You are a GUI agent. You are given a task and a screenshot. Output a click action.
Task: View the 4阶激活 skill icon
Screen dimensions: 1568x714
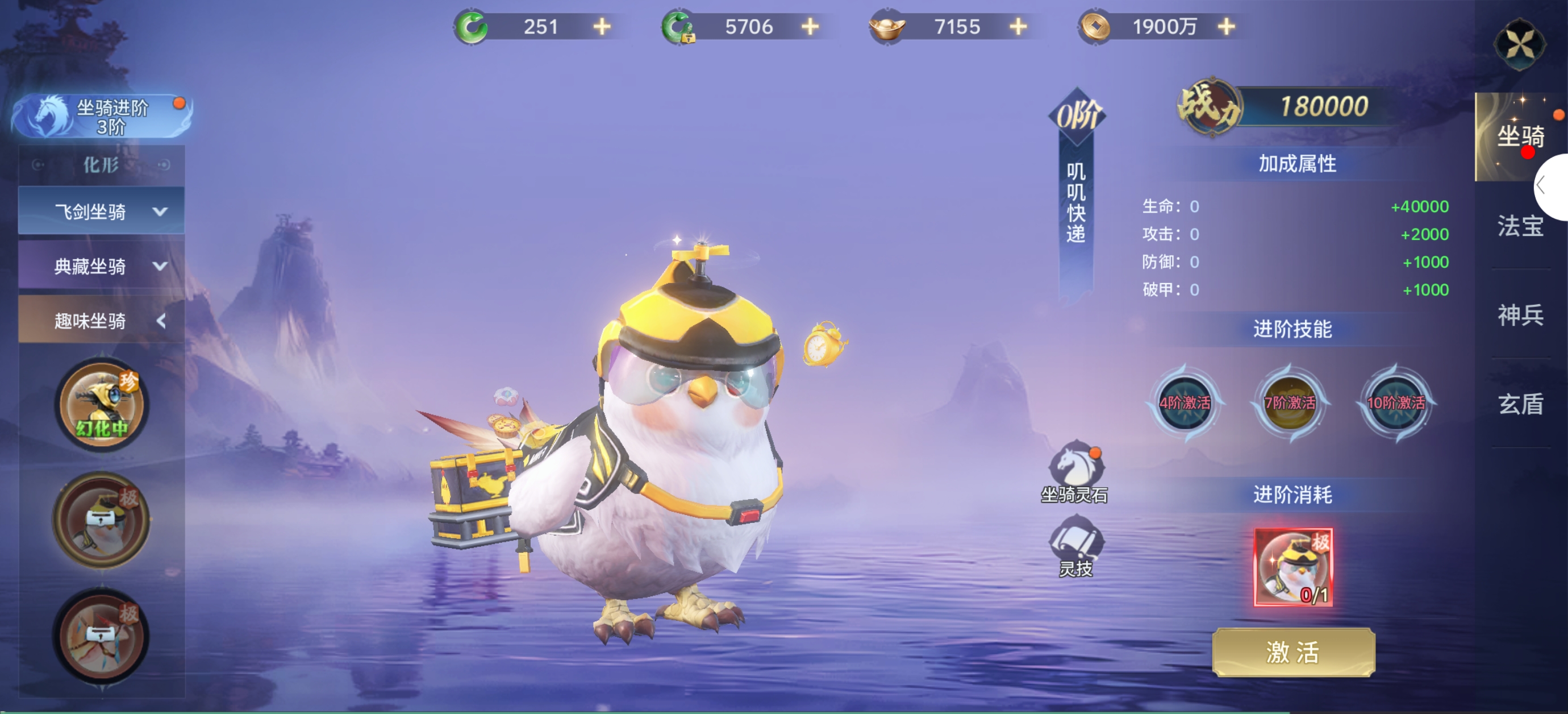point(1185,402)
